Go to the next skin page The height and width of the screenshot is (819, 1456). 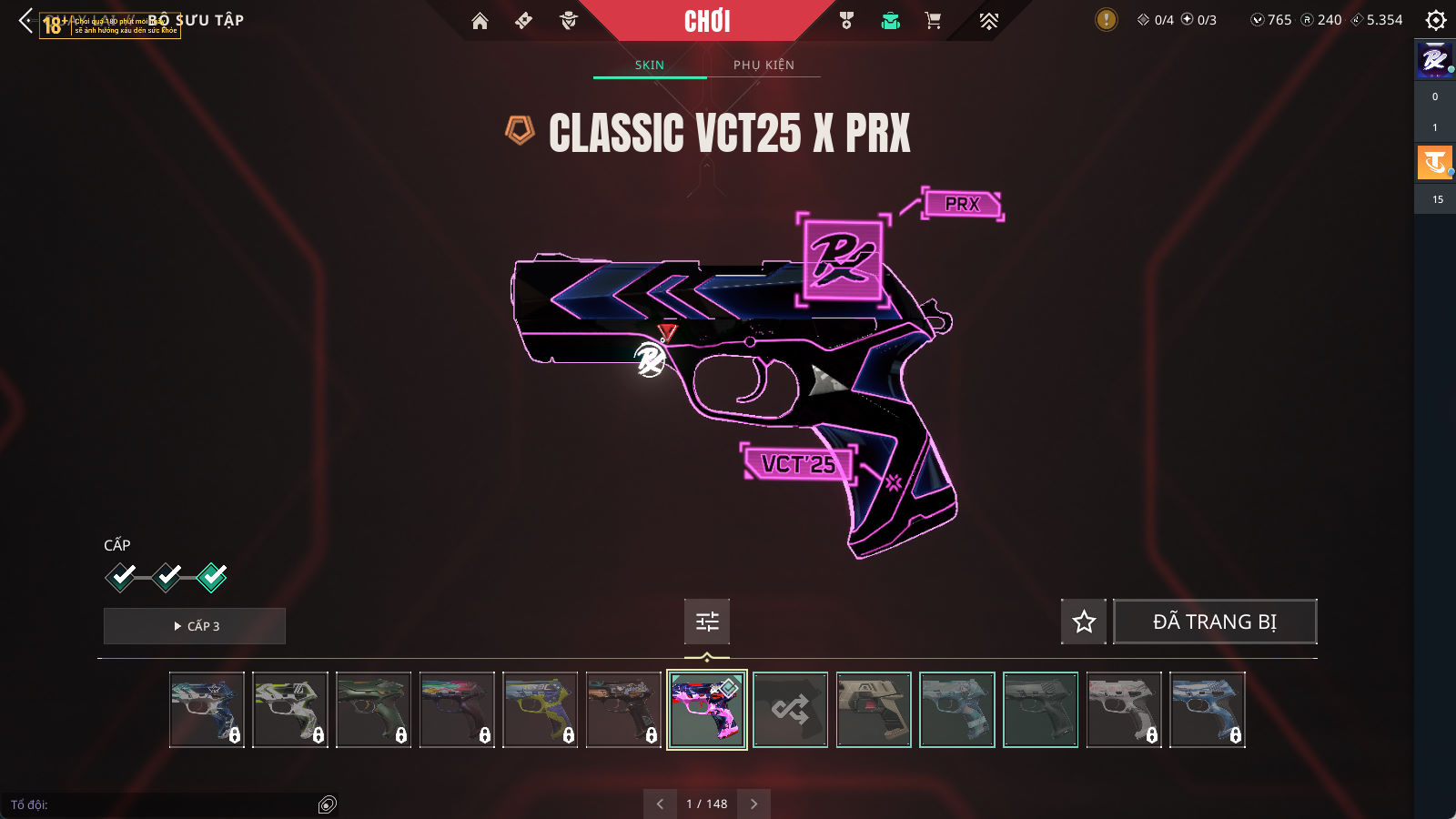click(753, 804)
